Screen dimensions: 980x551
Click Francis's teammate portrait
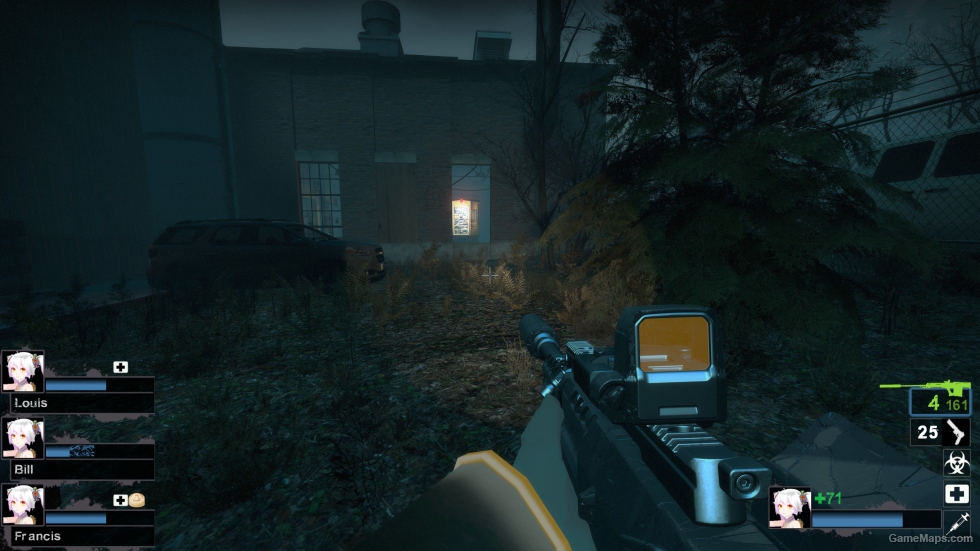tap(22, 504)
